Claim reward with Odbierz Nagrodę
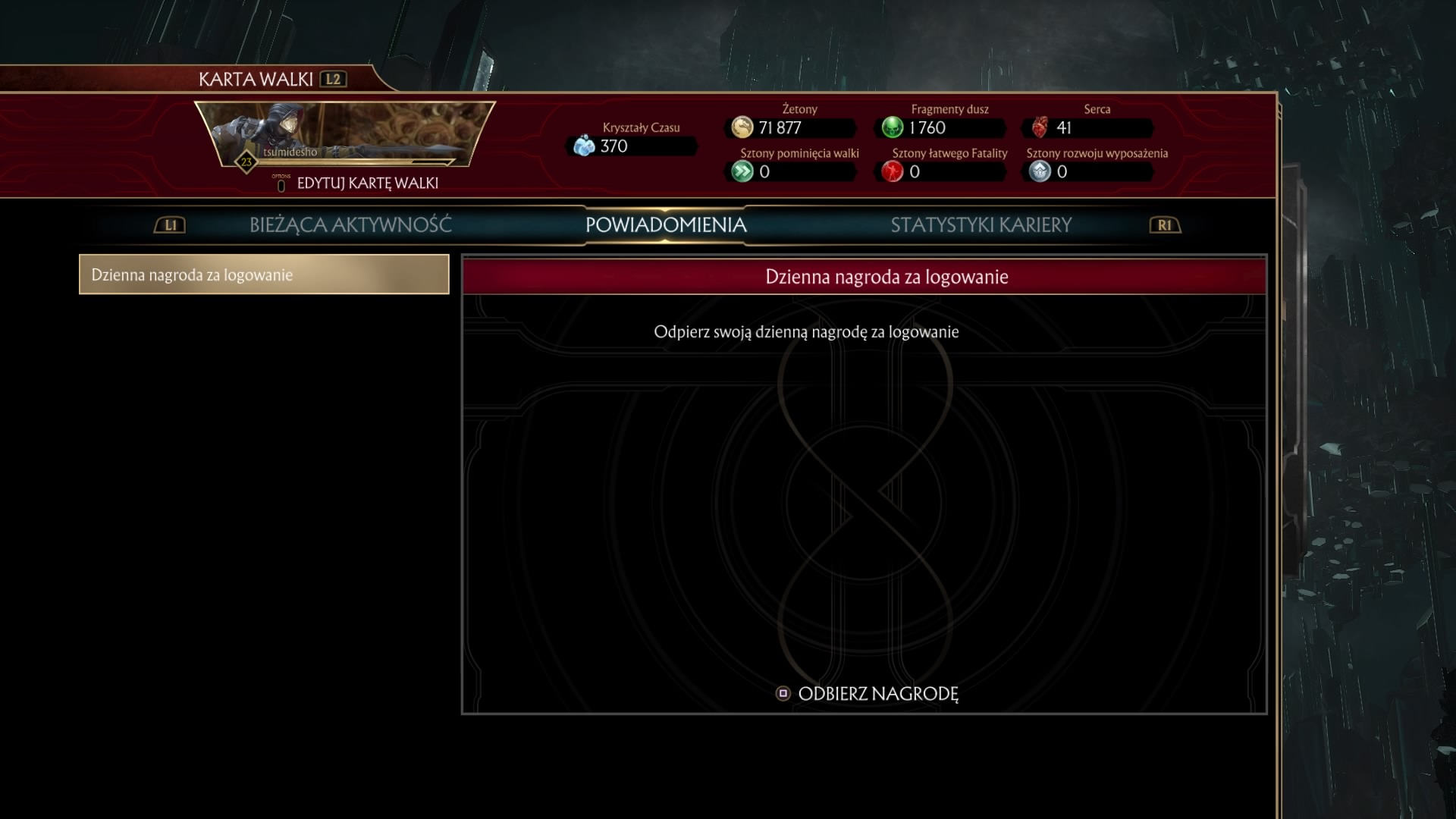This screenshot has height=819, width=1456. [868, 694]
